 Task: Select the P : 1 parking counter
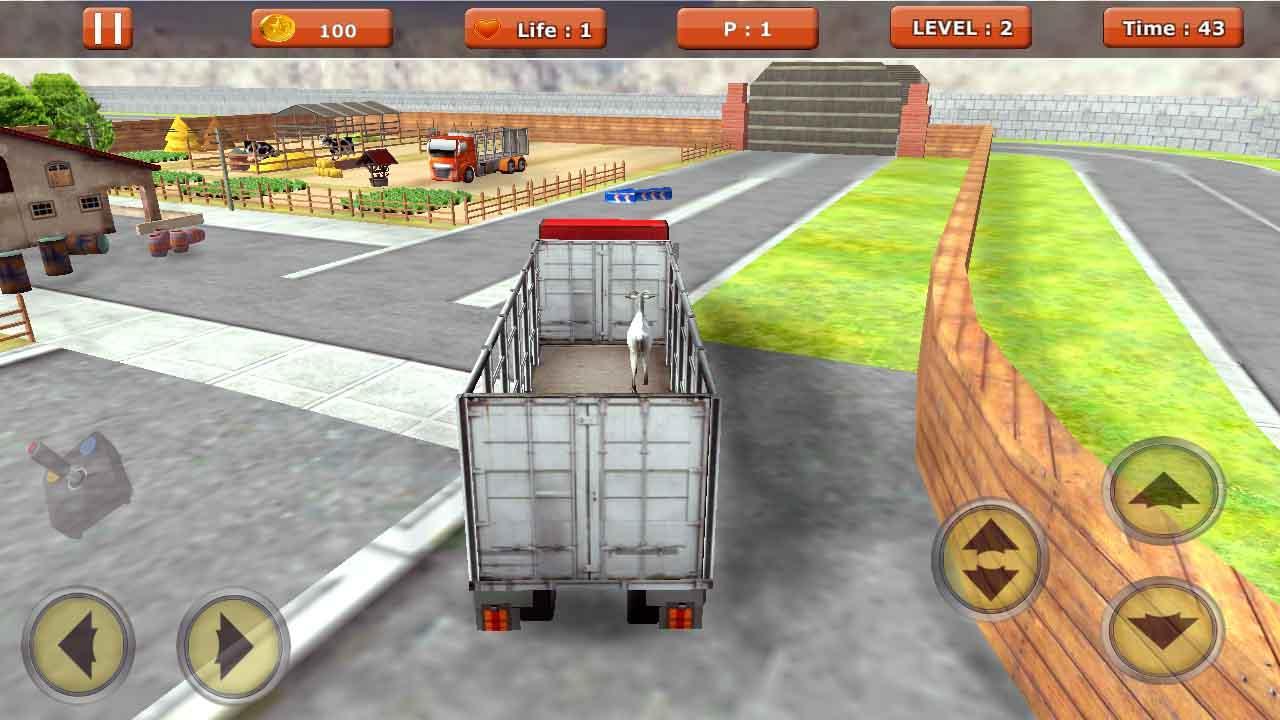click(x=747, y=28)
